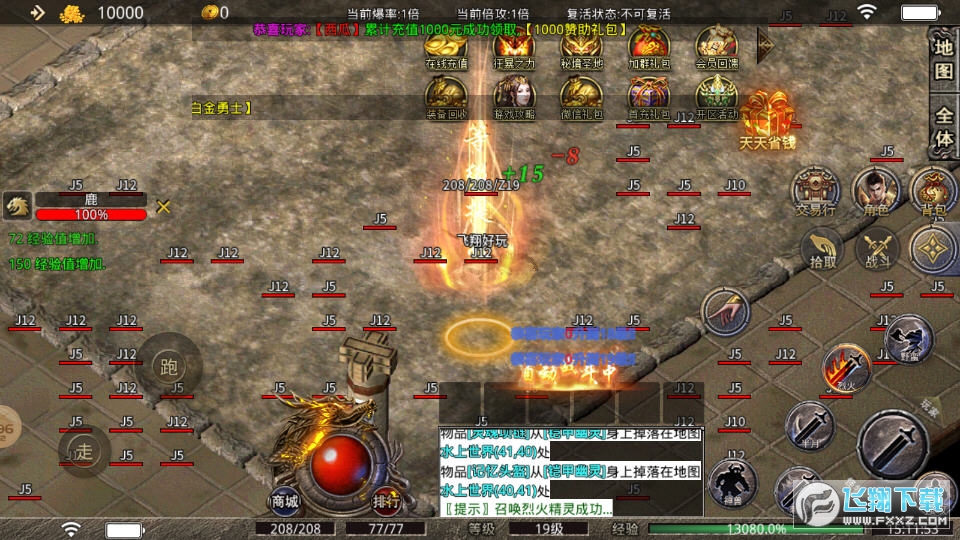Open the 地图 map button

(943, 59)
